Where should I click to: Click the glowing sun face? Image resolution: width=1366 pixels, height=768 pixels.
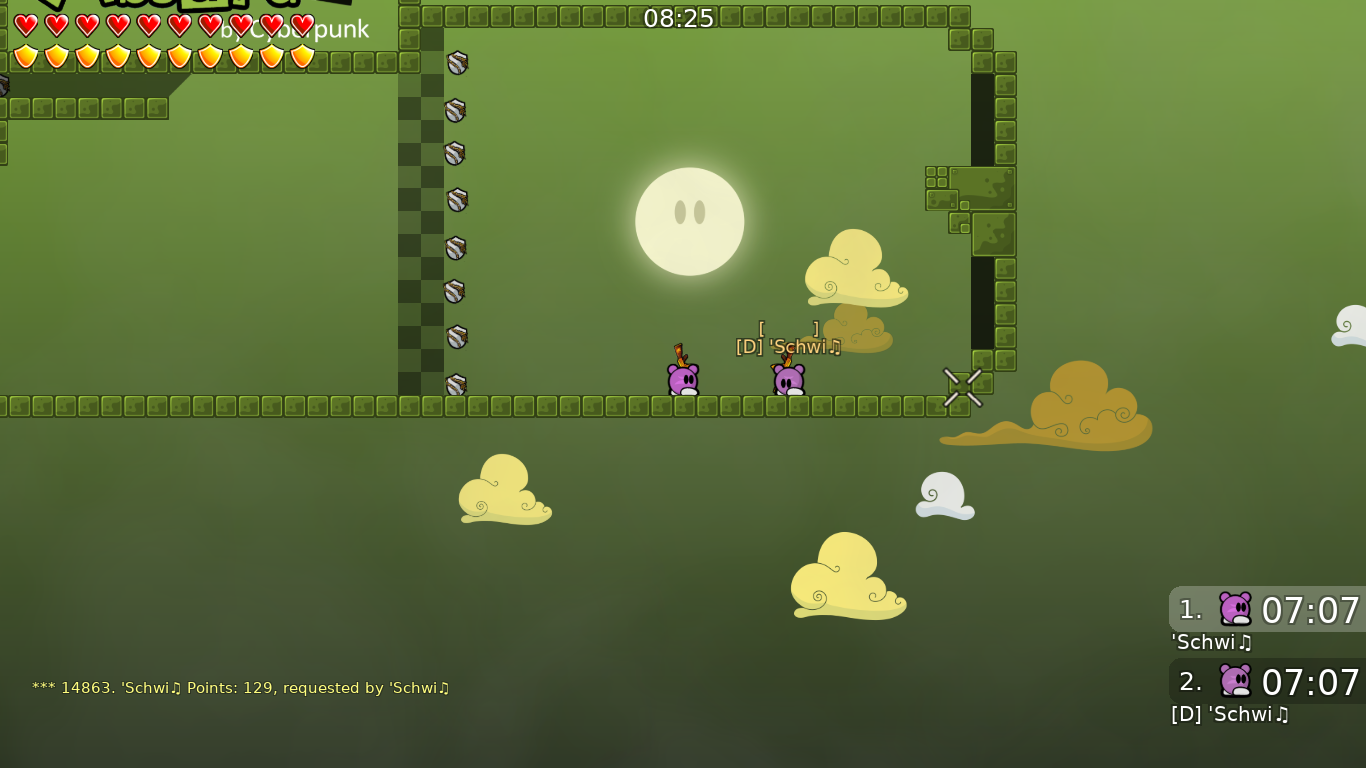[x=690, y=220]
